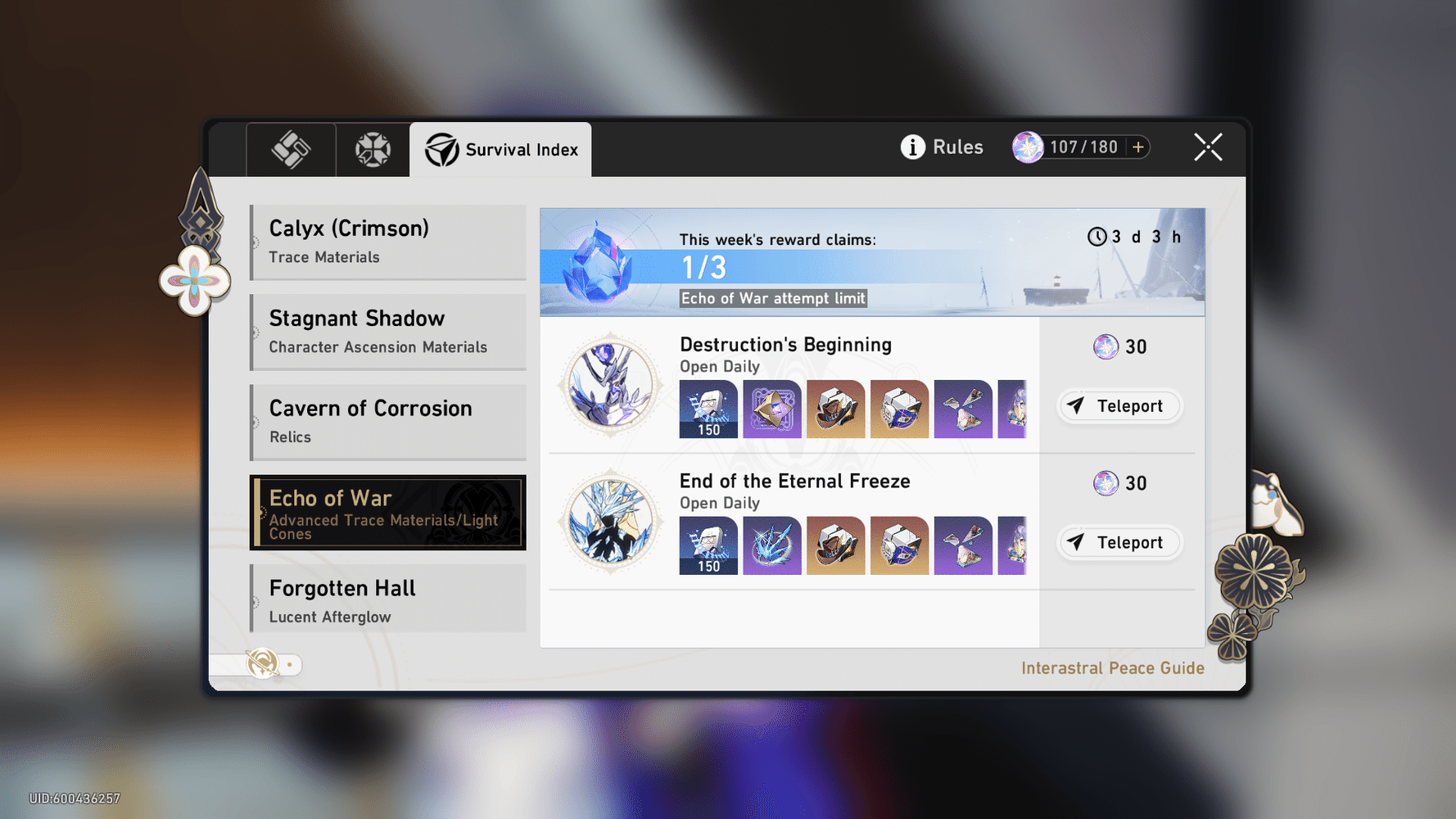Open the Interastral Peace Guide
Viewport: 1456px width, 819px height.
point(1112,667)
